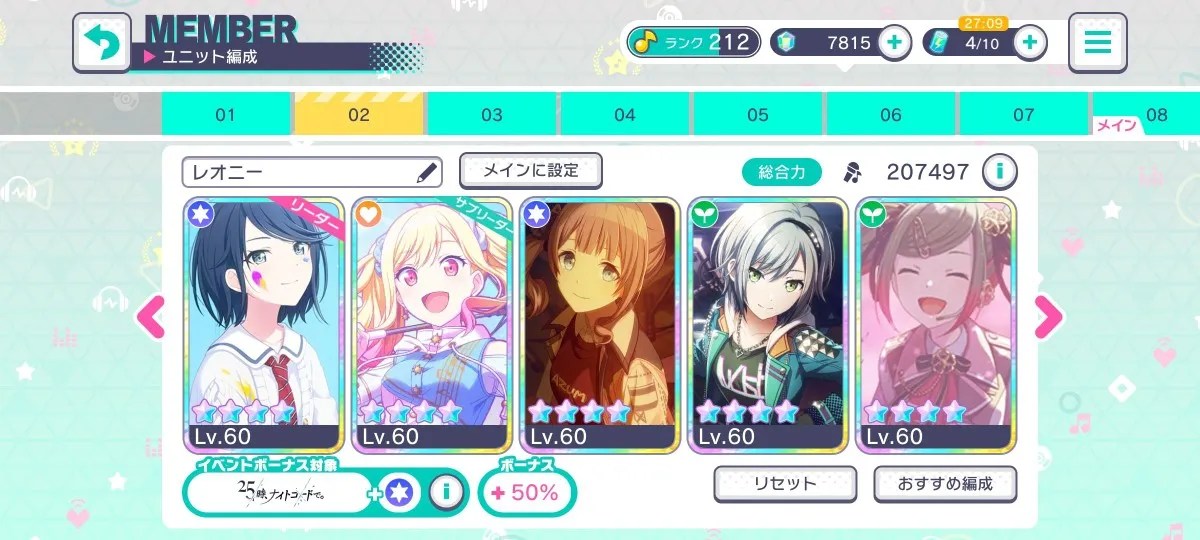
Task: Go back using the return arrow button
Action: click(101, 42)
